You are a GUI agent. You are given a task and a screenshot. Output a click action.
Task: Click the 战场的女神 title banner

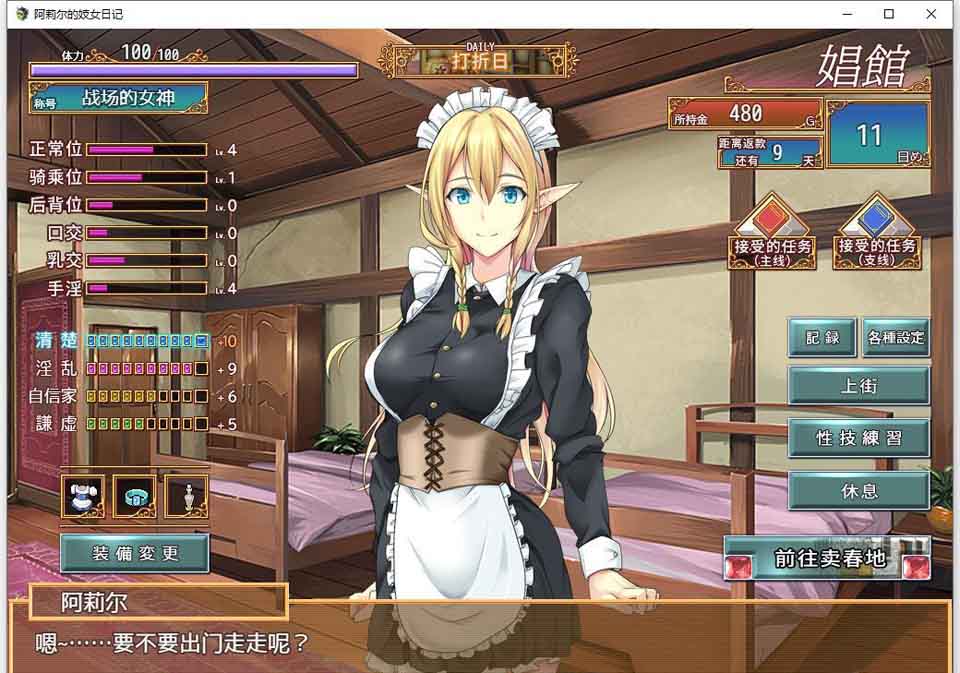click(118, 99)
